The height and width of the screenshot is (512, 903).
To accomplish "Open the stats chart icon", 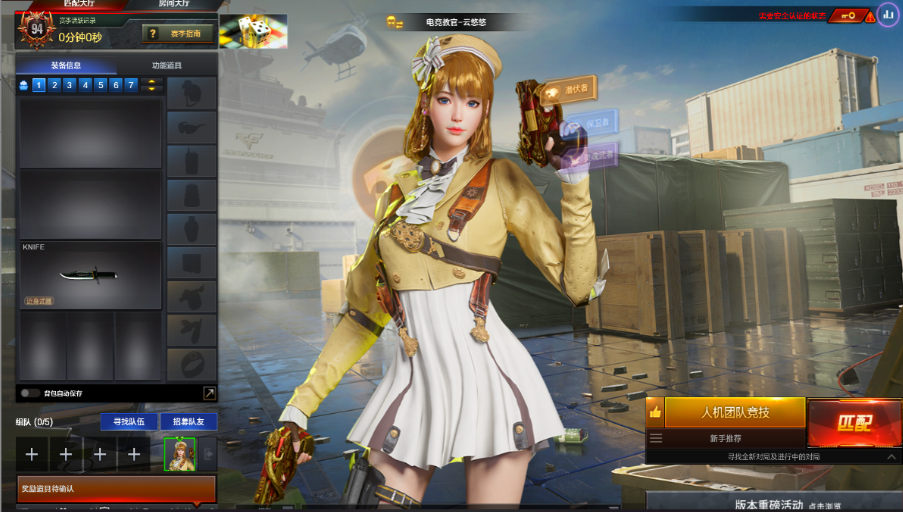I will tap(887, 15).
